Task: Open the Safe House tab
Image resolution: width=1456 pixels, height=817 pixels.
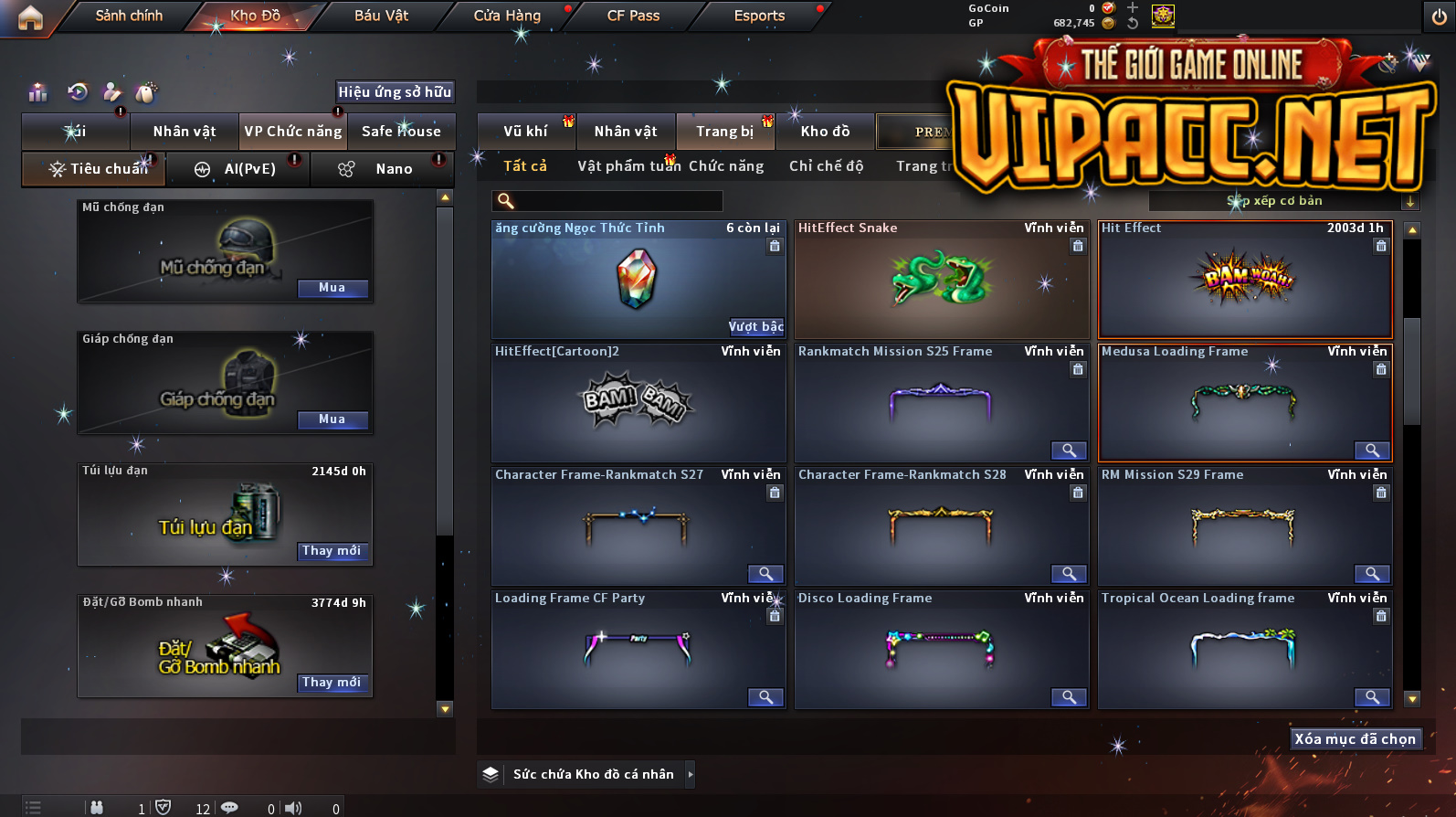Action: tap(401, 132)
